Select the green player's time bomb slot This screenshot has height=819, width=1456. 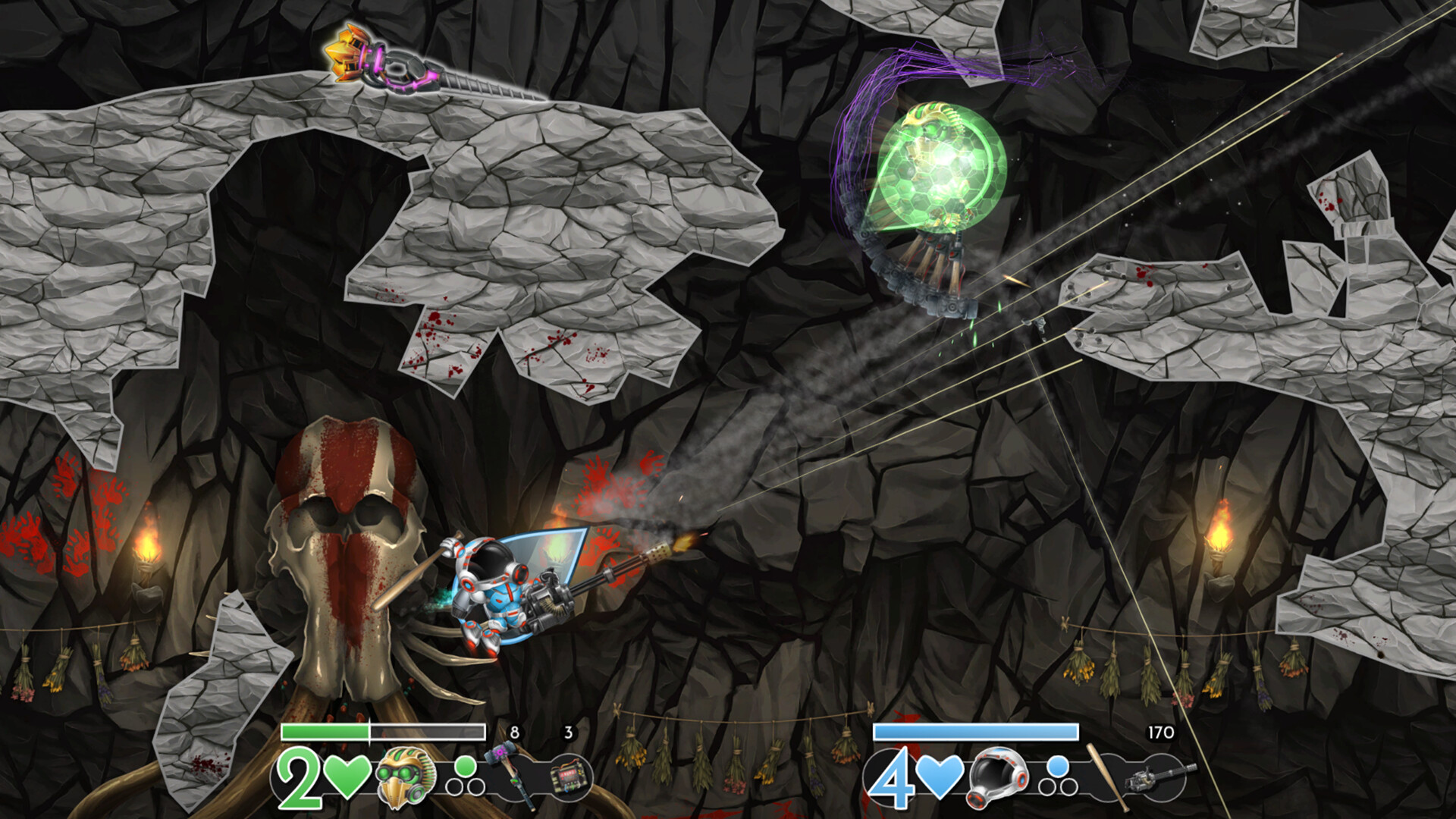(569, 778)
